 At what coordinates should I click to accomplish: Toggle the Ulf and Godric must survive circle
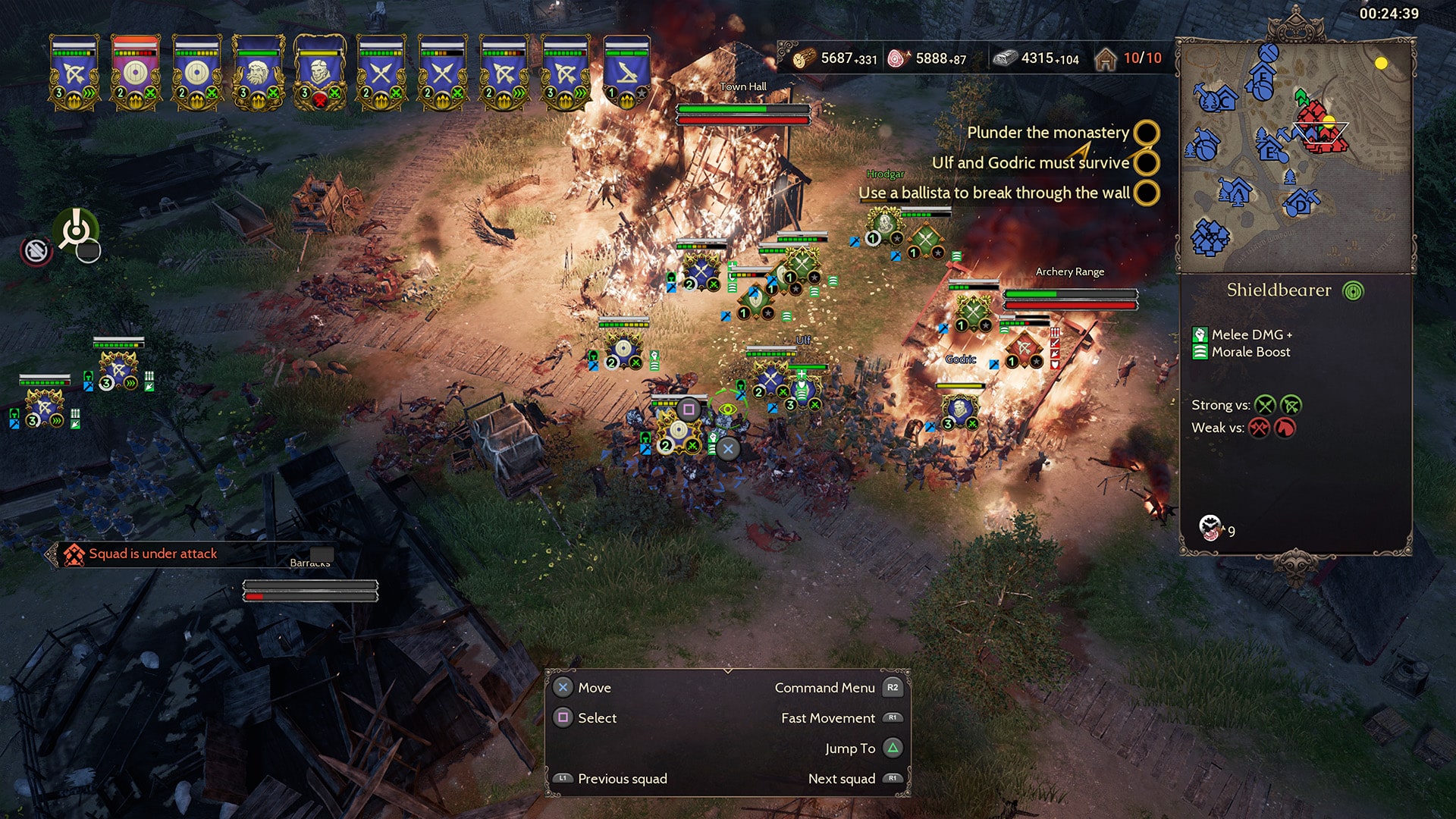coord(1146,163)
